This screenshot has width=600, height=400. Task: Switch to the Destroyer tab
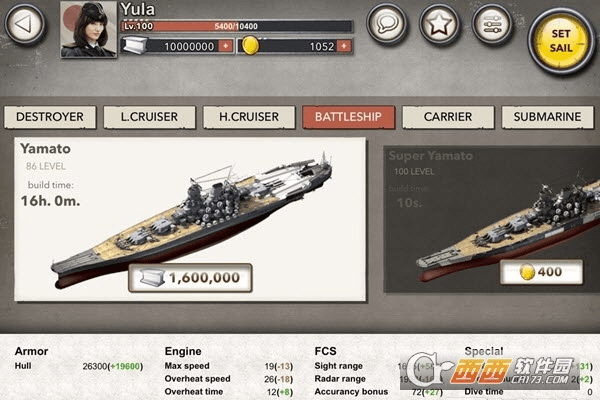pyautogui.click(x=50, y=117)
